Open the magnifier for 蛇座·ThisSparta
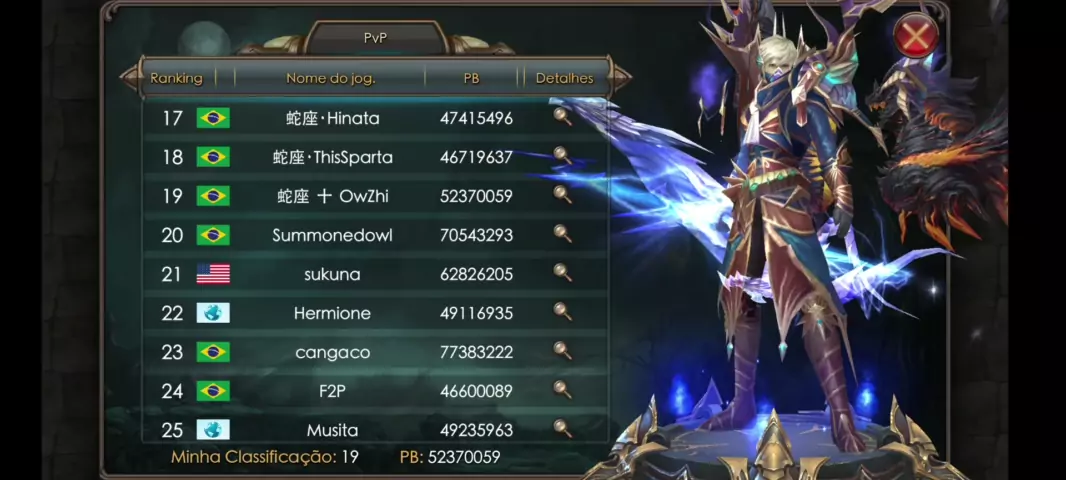Screen dimensions: 1066x480 (563, 156)
